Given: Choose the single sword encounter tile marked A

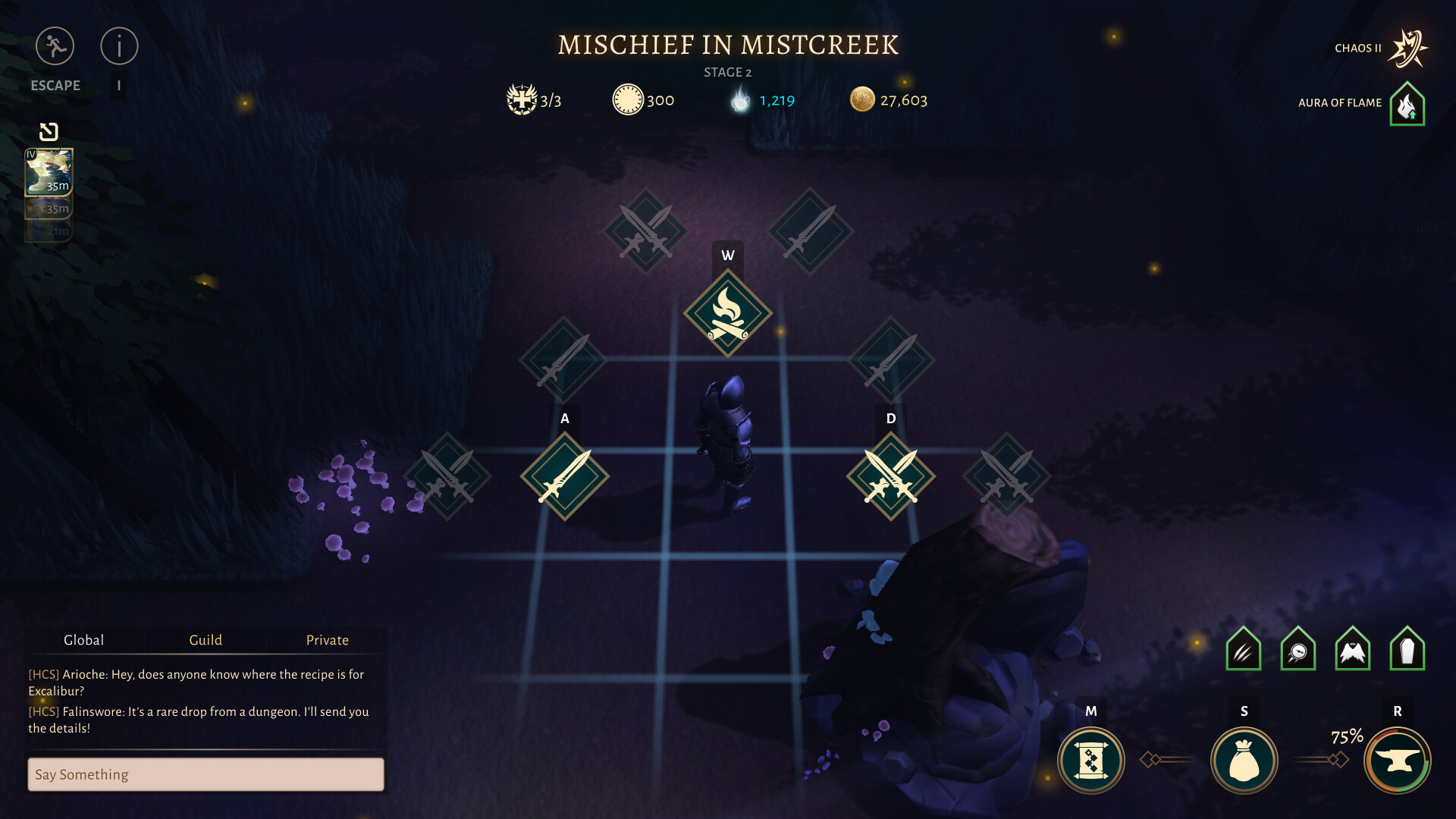Looking at the screenshot, I should (x=565, y=476).
